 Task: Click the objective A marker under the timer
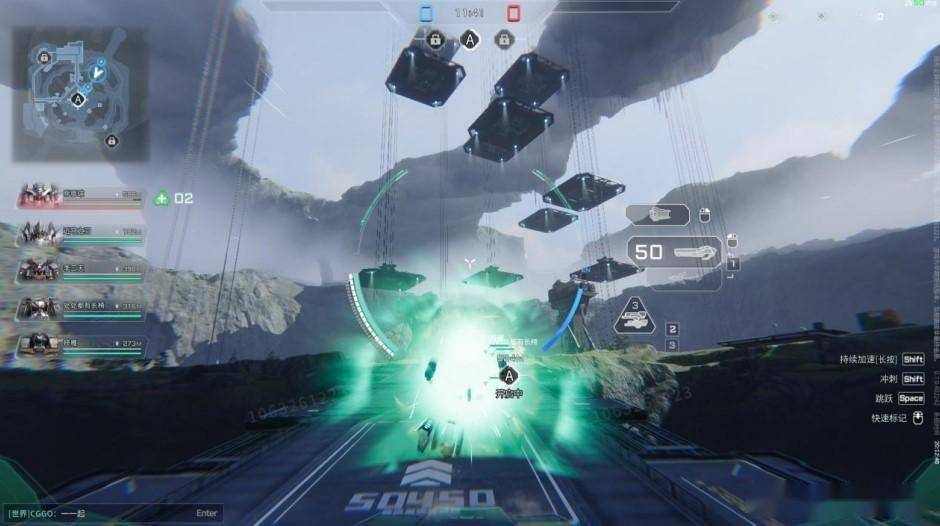pos(469,40)
